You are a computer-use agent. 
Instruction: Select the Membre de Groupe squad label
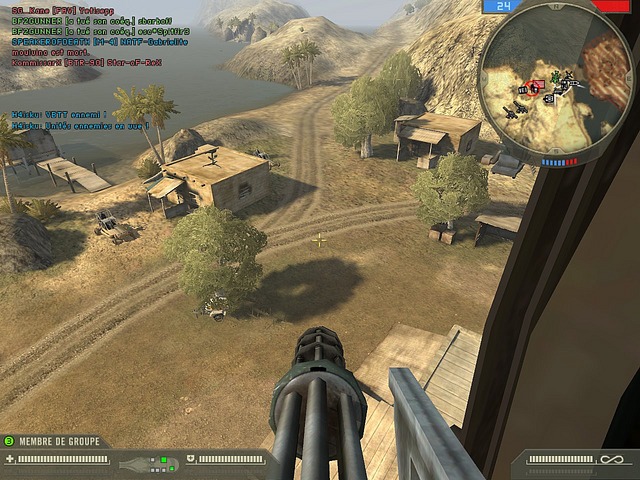coord(57,440)
